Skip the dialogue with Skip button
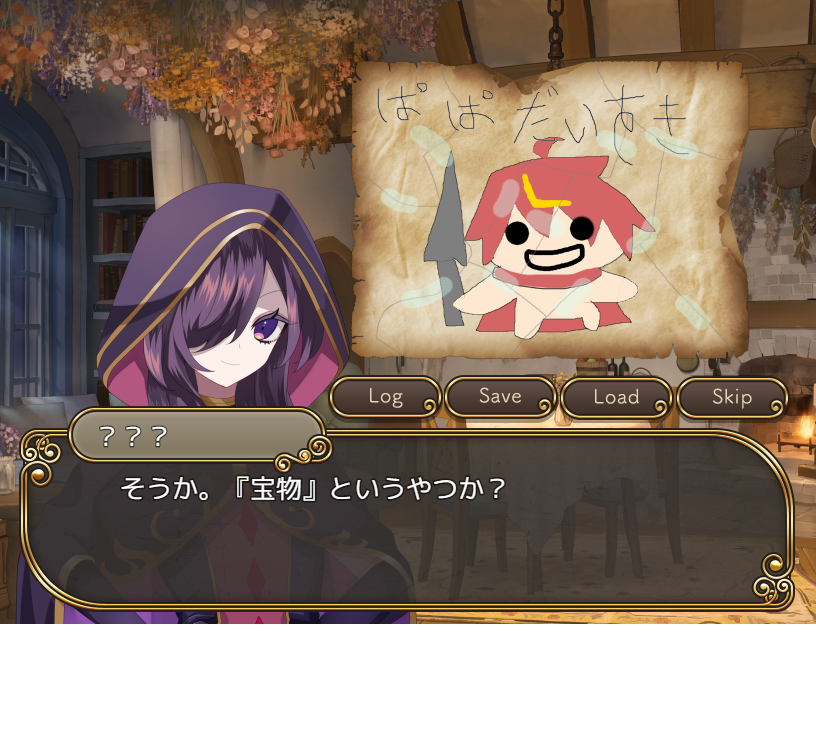Image resolution: width=816 pixels, height=750 pixels. tap(732, 397)
